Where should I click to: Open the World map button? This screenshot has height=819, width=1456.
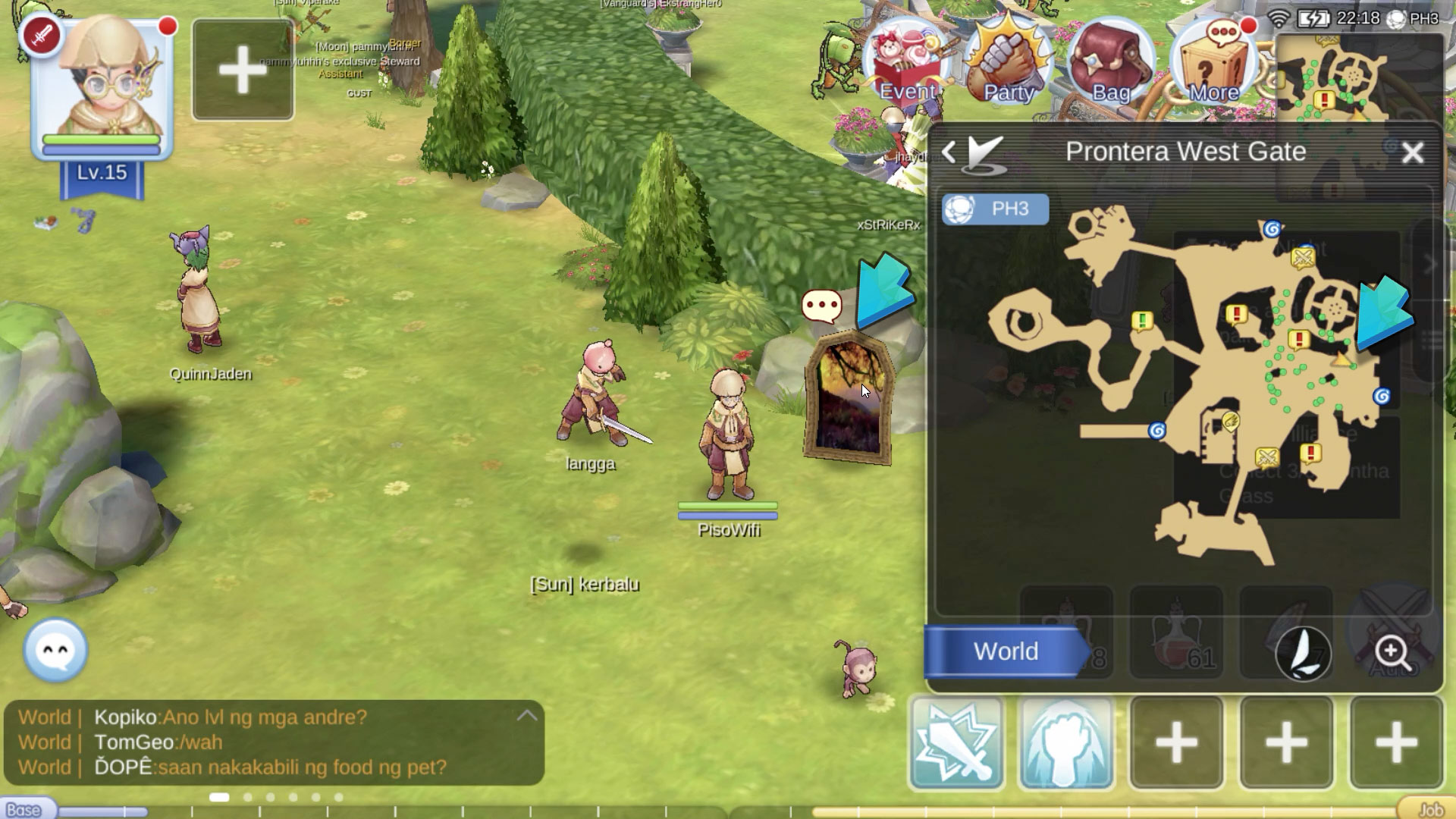coord(1006,651)
